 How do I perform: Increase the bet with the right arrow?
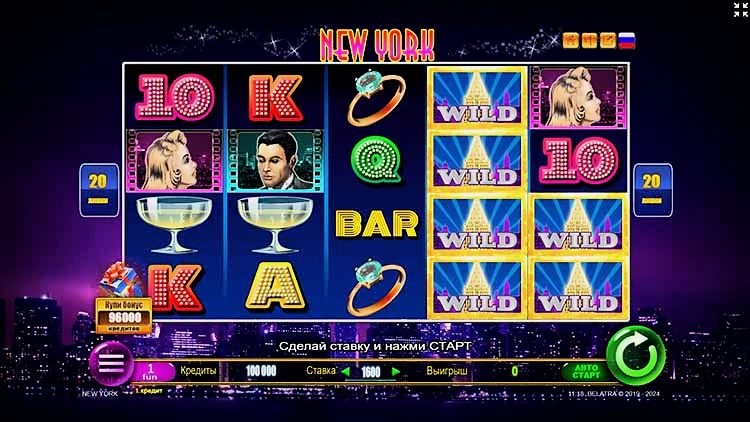[x=396, y=371]
